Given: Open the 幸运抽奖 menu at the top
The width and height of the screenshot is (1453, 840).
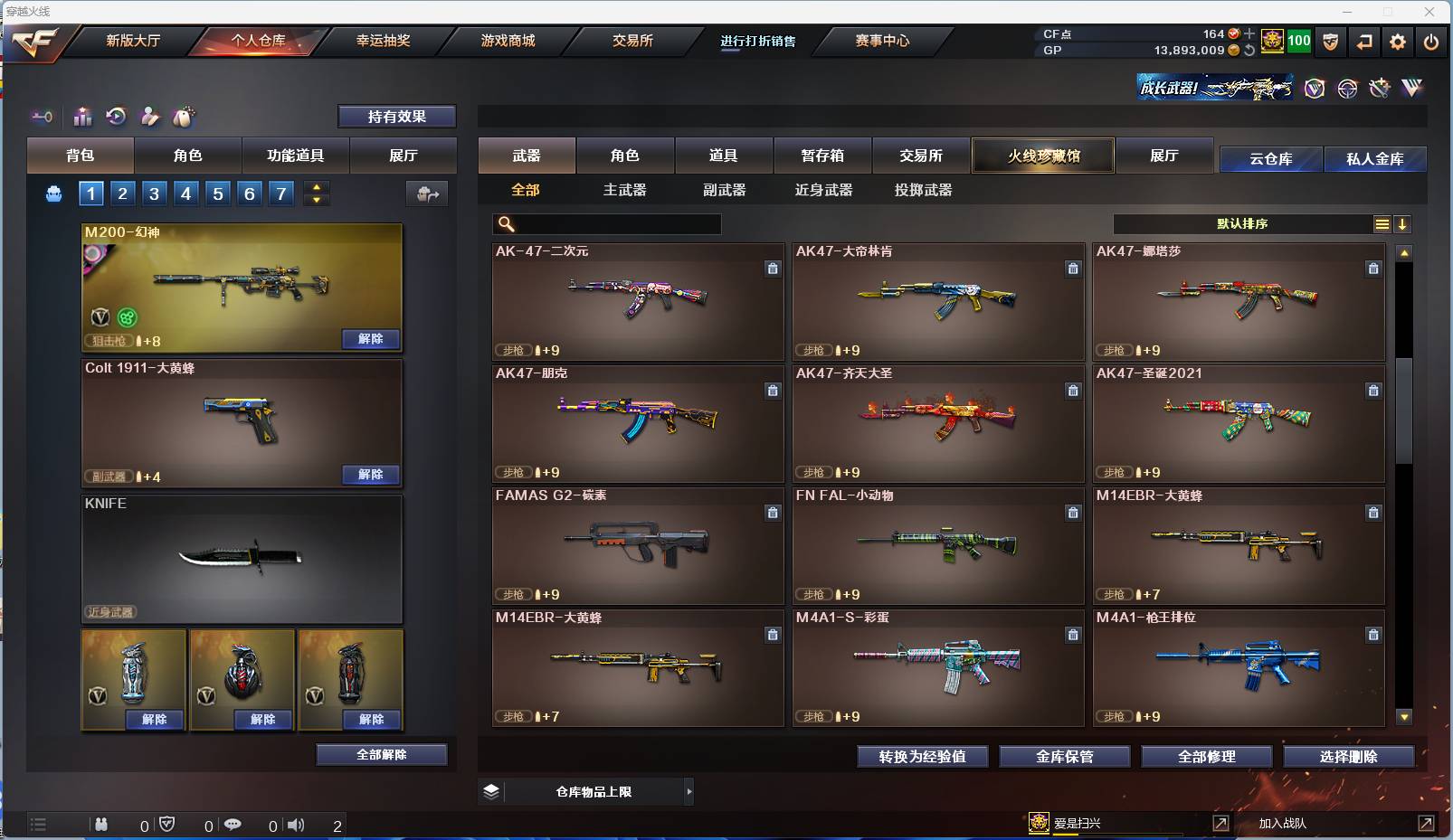Looking at the screenshot, I should 385,41.
